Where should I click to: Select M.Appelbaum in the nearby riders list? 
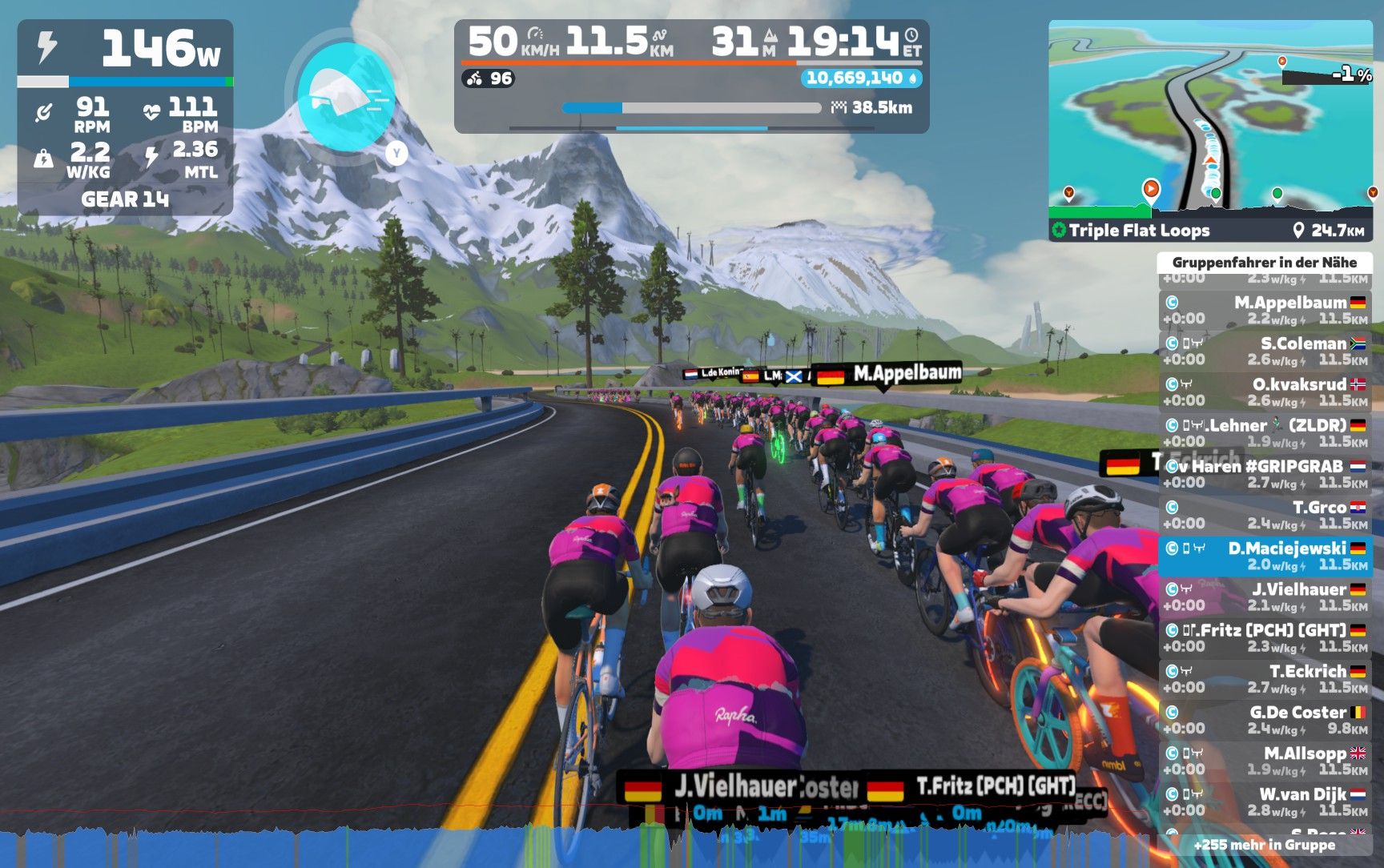[1265, 310]
